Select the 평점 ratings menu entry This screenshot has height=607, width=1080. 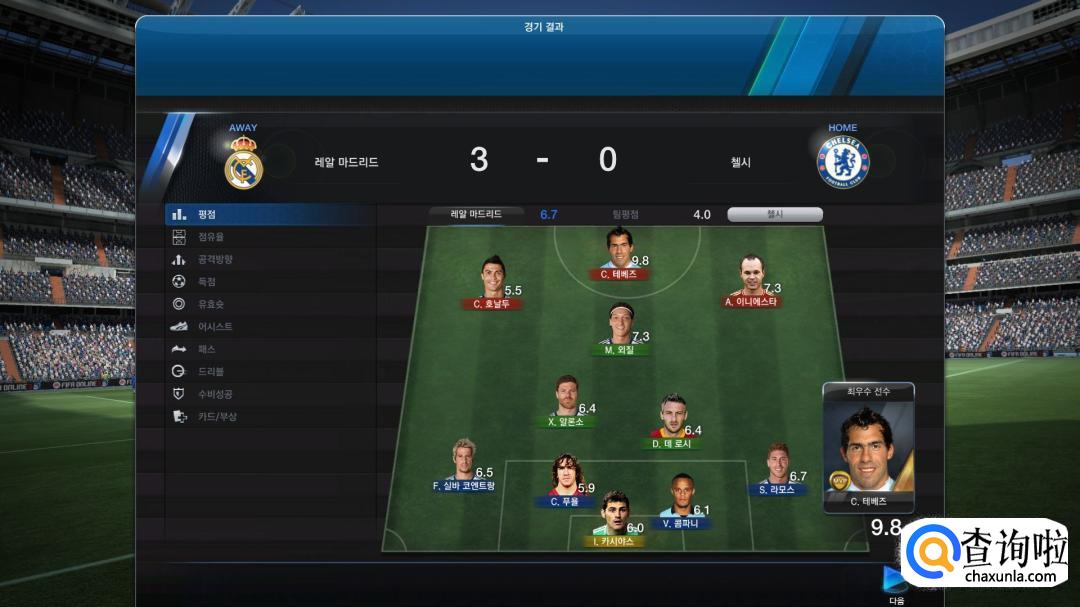207,214
